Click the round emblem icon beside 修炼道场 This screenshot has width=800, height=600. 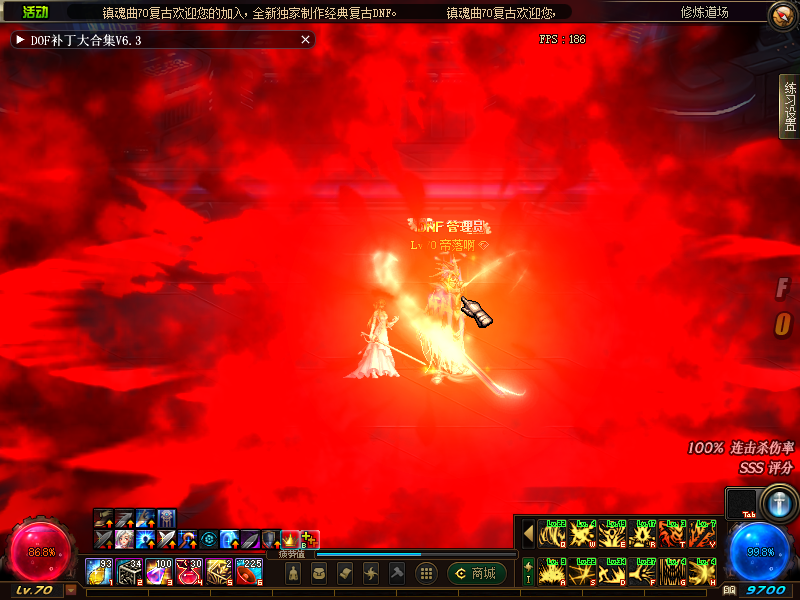(x=782, y=14)
